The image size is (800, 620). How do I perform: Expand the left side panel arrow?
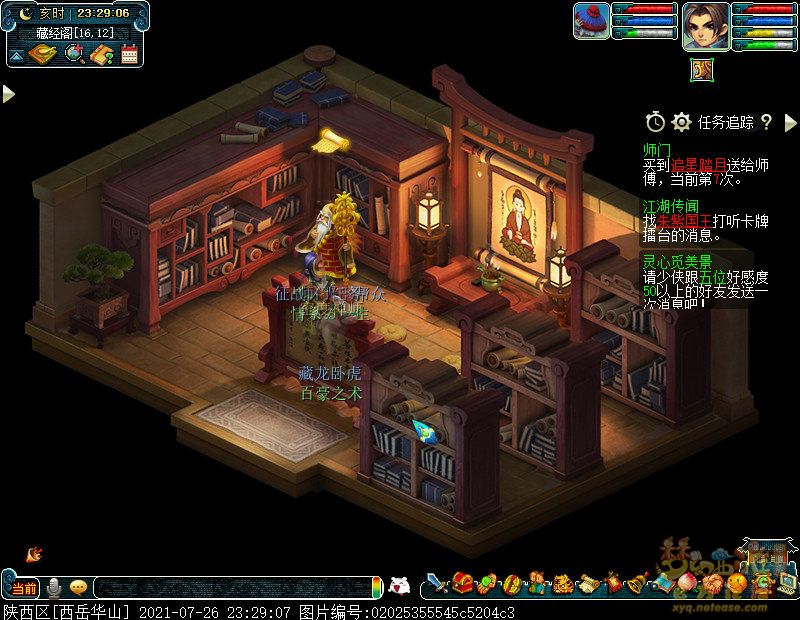tap(8, 94)
